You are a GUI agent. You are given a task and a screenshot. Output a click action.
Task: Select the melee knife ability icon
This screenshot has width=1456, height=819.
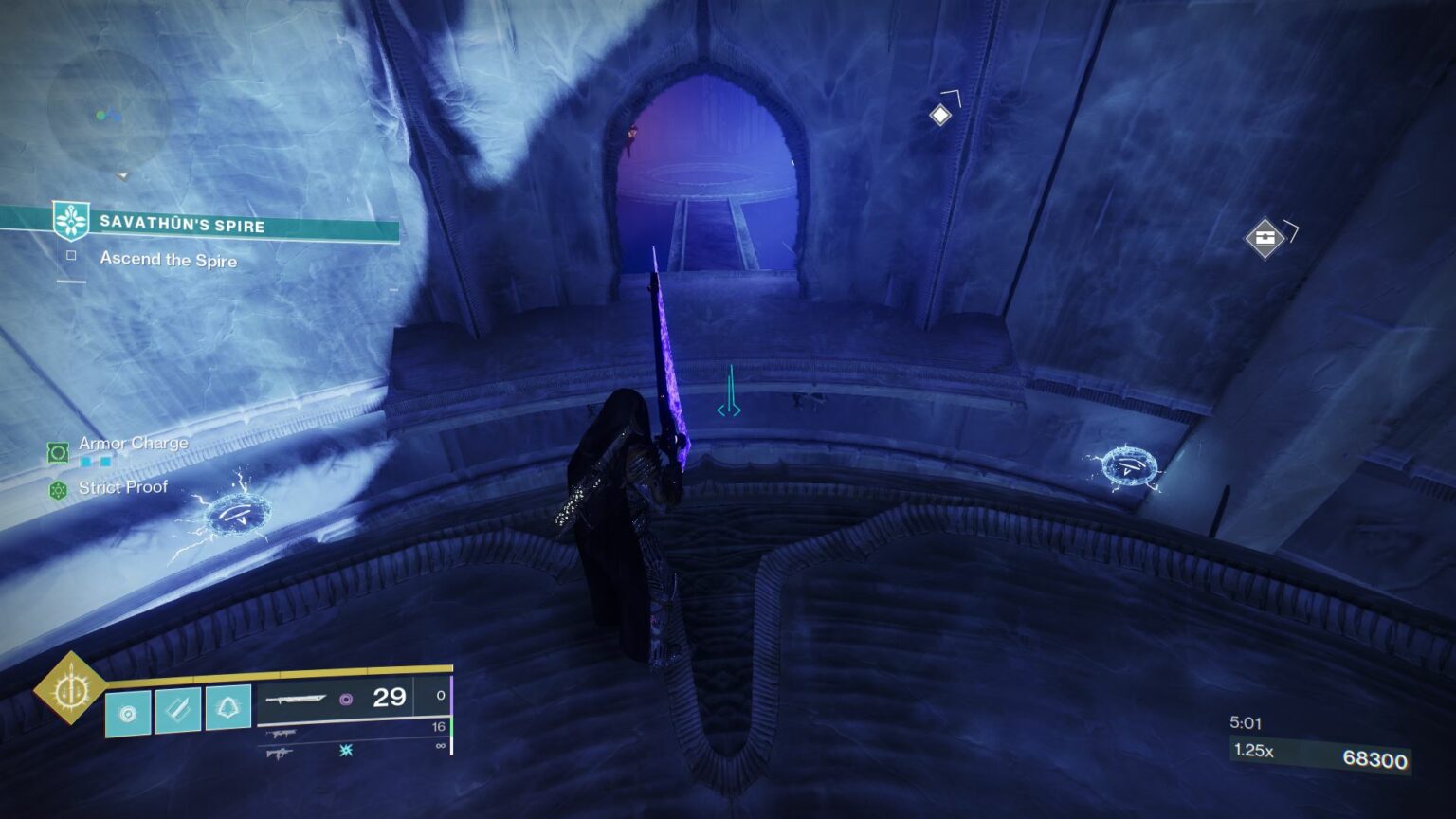click(178, 710)
